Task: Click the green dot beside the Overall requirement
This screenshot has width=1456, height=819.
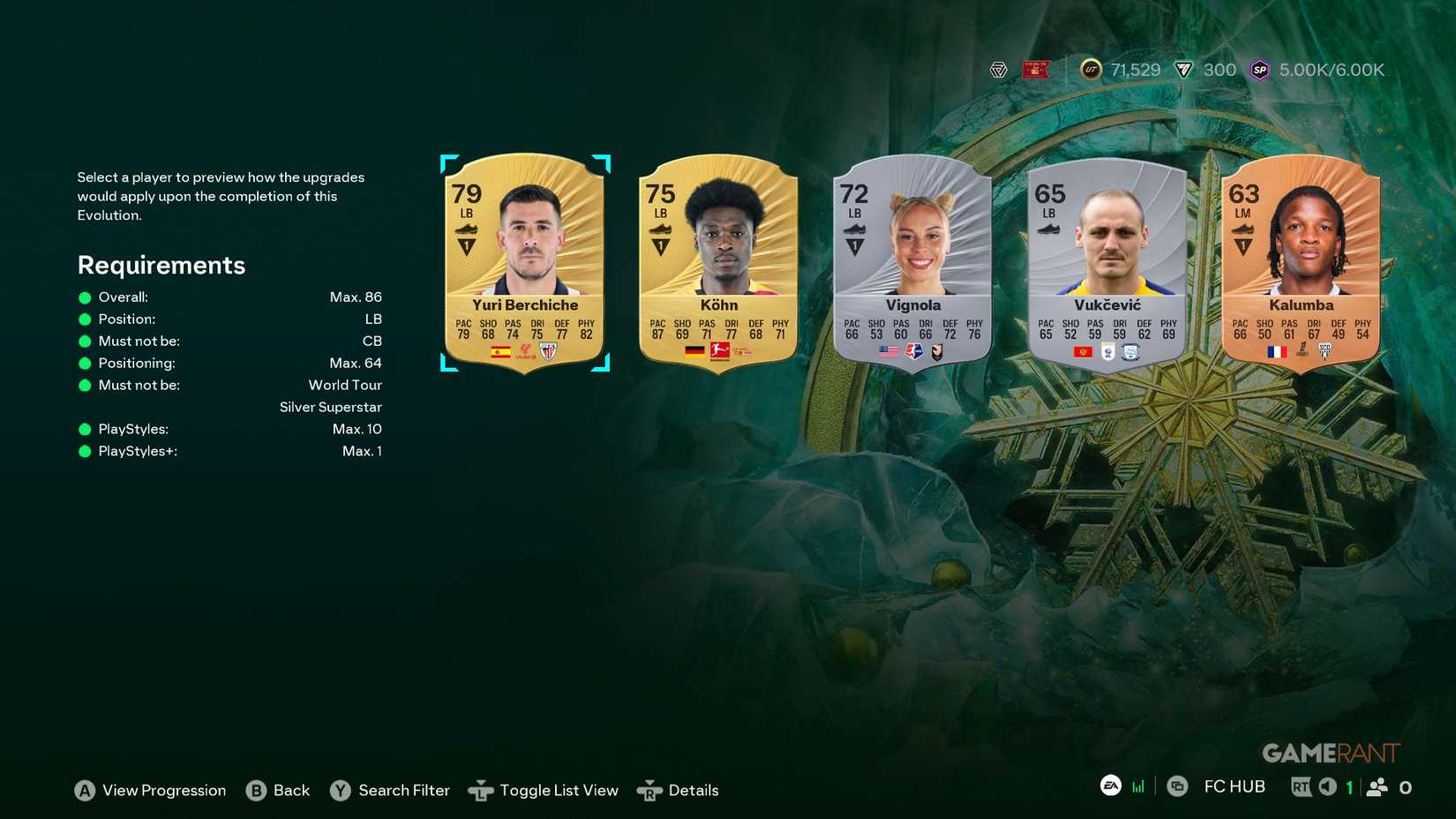Action: point(86,297)
